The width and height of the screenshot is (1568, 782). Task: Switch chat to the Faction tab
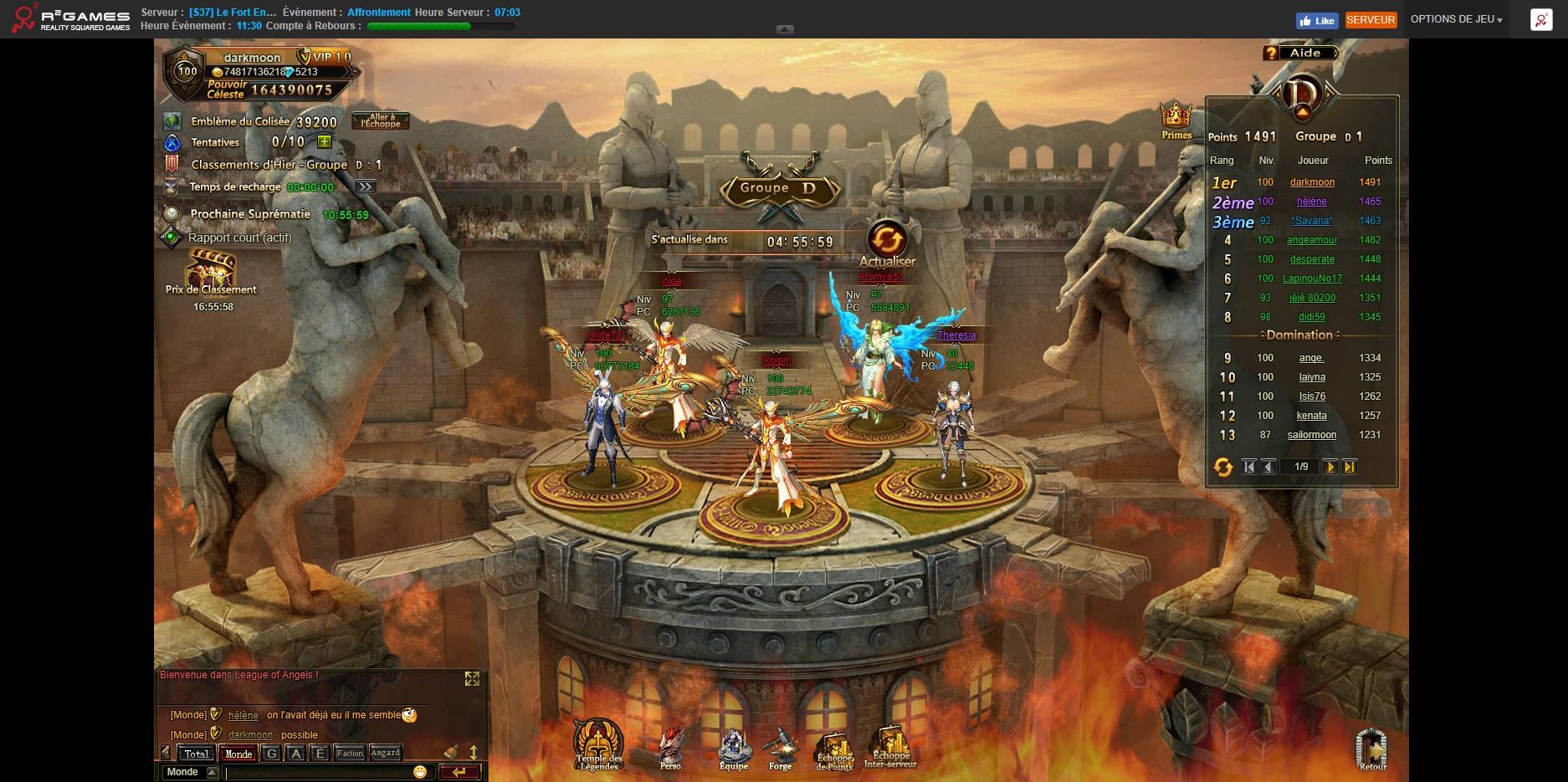pyautogui.click(x=350, y=753)
